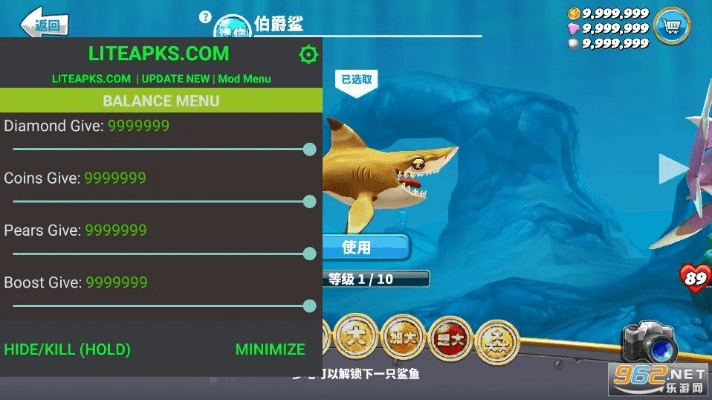Adjust the Coins Give slider

pos(160,201)
